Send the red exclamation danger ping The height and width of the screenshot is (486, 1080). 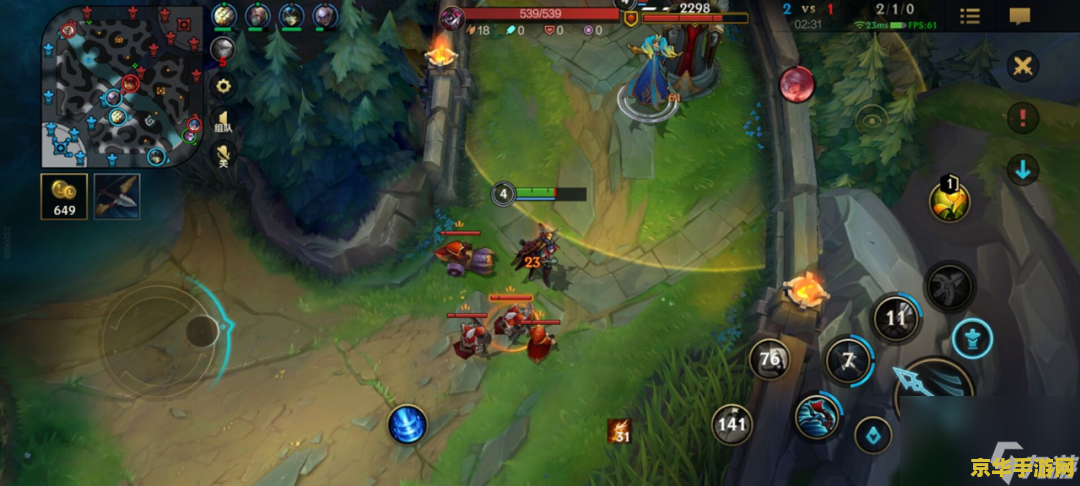(1022, 118)
